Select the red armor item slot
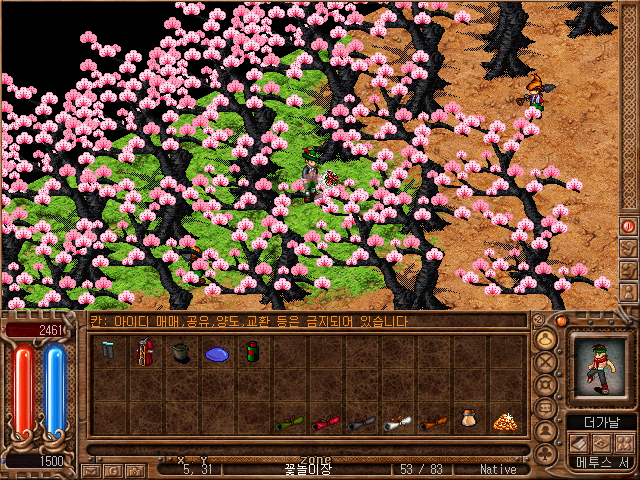Viewport: 640px width, 480px height. (x=145, y=351)
